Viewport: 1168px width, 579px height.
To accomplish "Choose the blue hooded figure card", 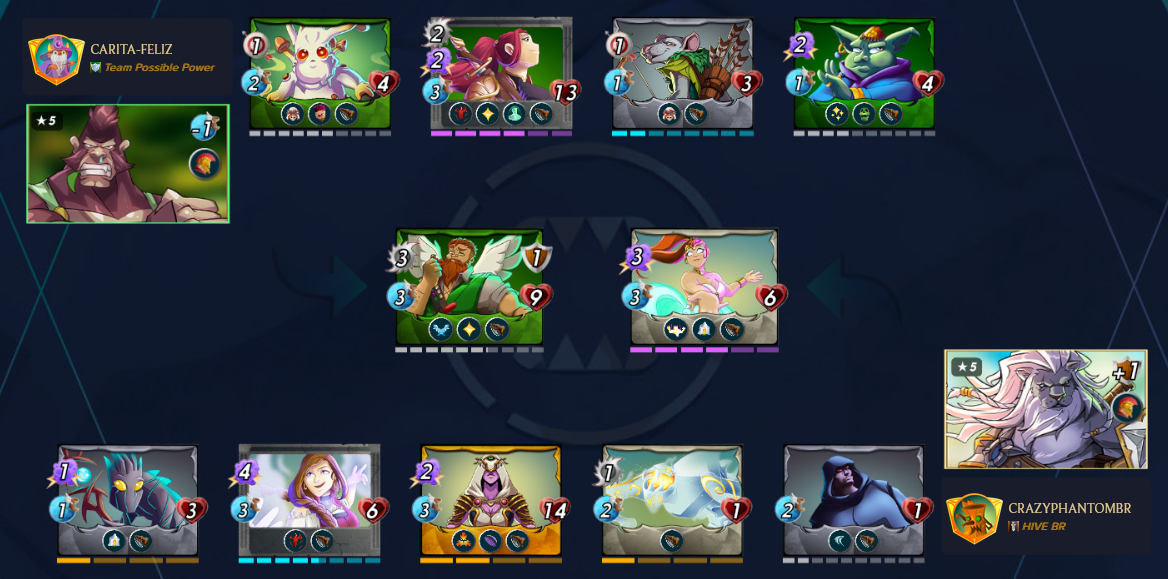I will (x=853, y=497).
